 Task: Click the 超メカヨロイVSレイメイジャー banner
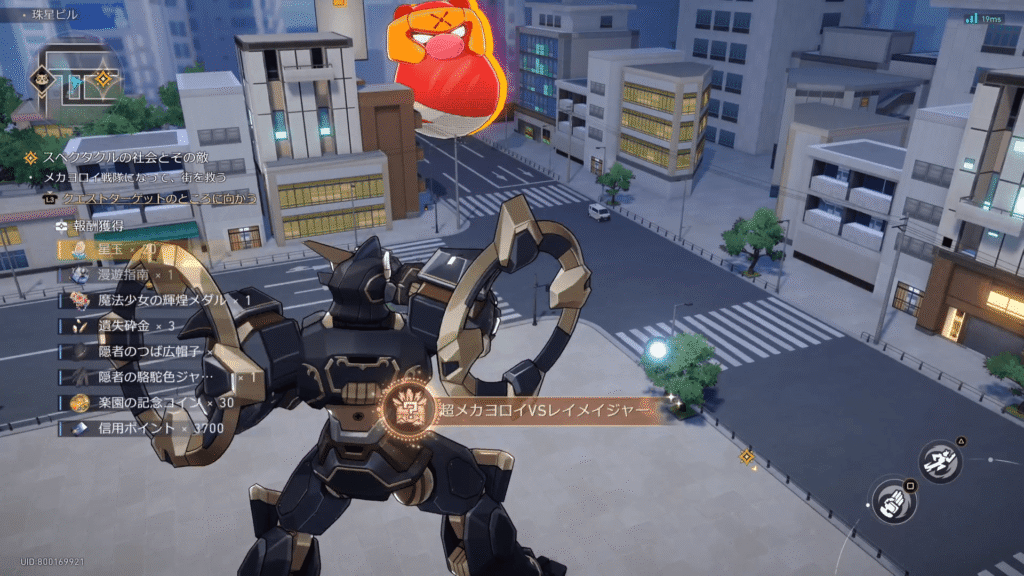click(x=522, y=409)
